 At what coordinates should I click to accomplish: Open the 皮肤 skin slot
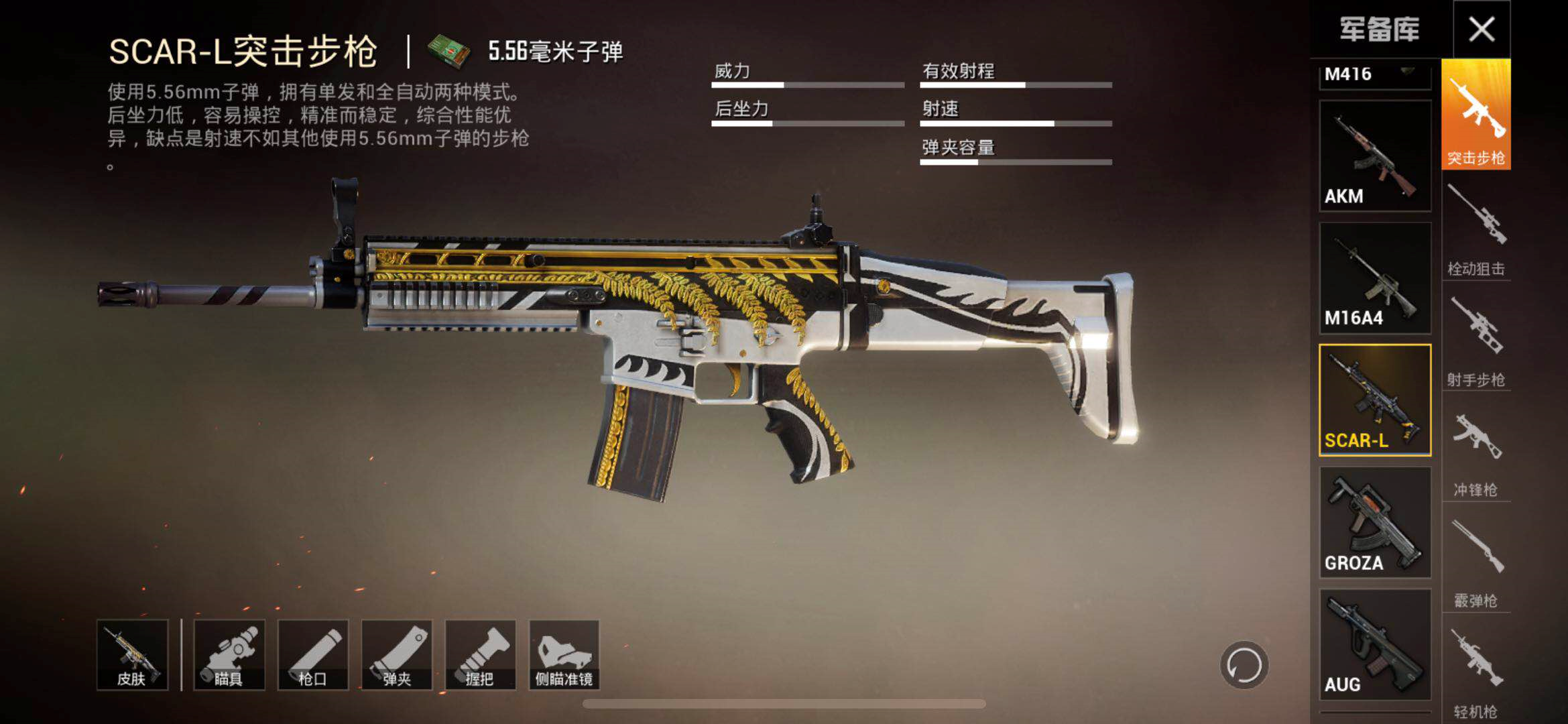click(132, 655)
